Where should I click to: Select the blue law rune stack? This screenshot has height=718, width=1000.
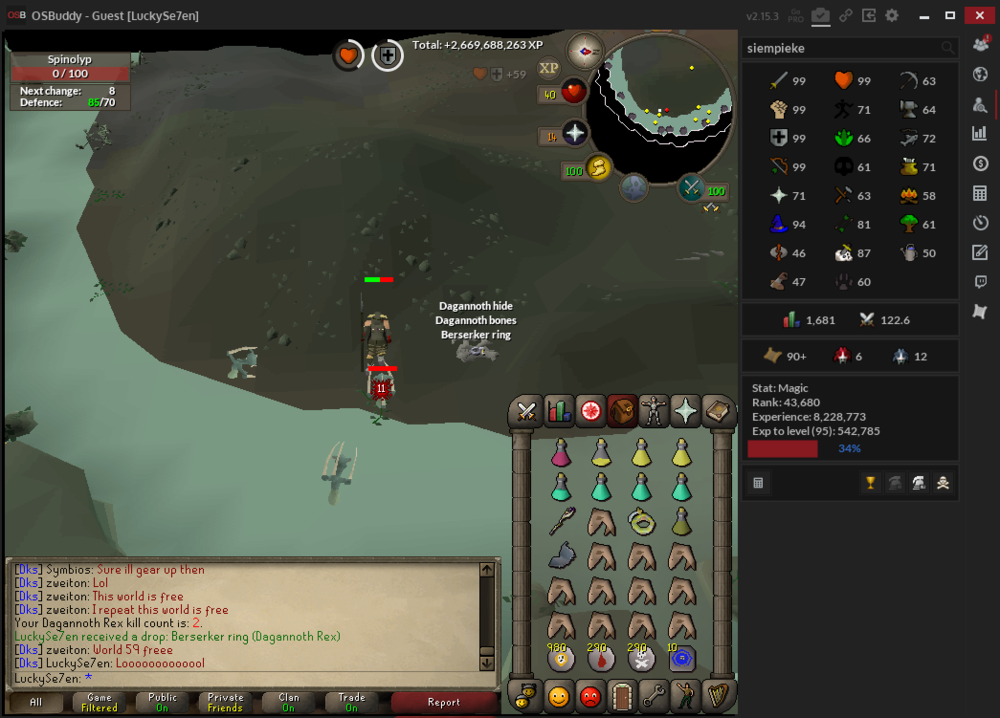(683, 658)
